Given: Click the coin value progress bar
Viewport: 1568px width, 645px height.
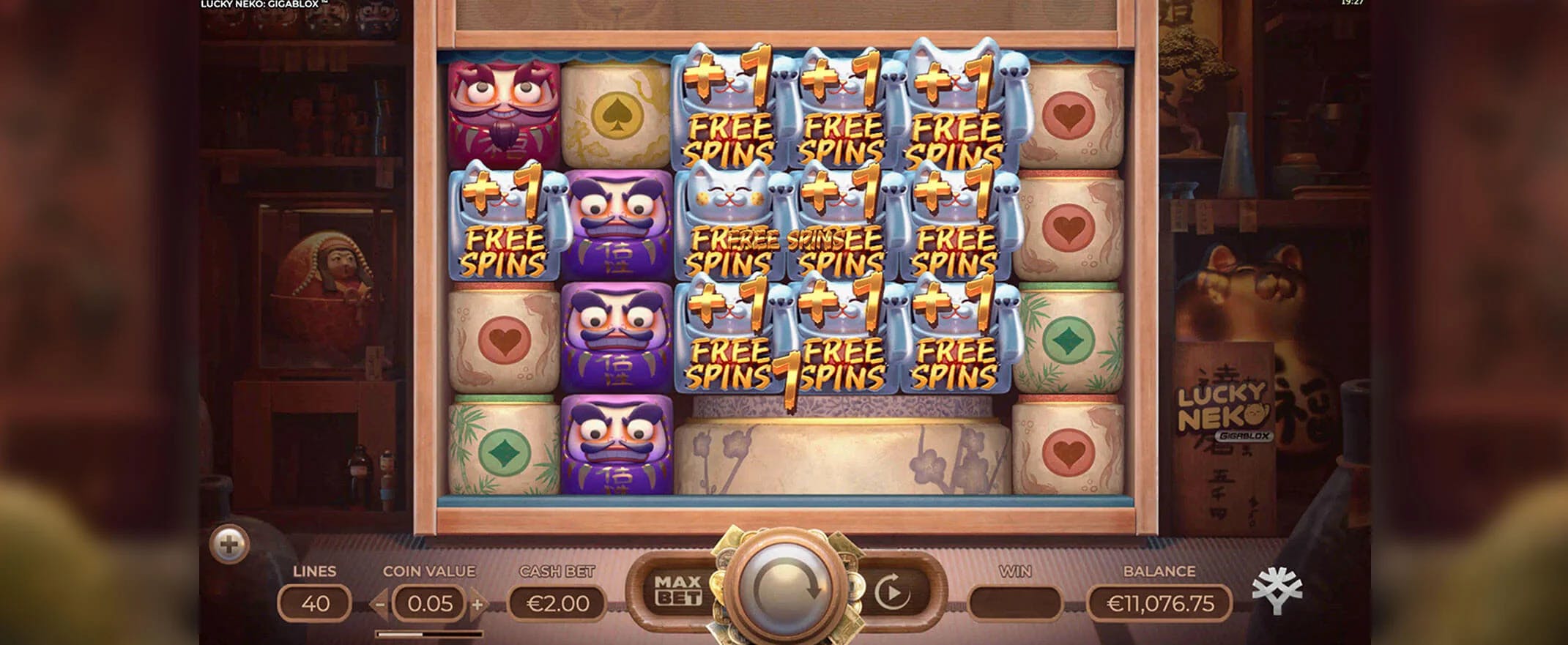Looking at the screenshot, I should (x=428, y=633).
